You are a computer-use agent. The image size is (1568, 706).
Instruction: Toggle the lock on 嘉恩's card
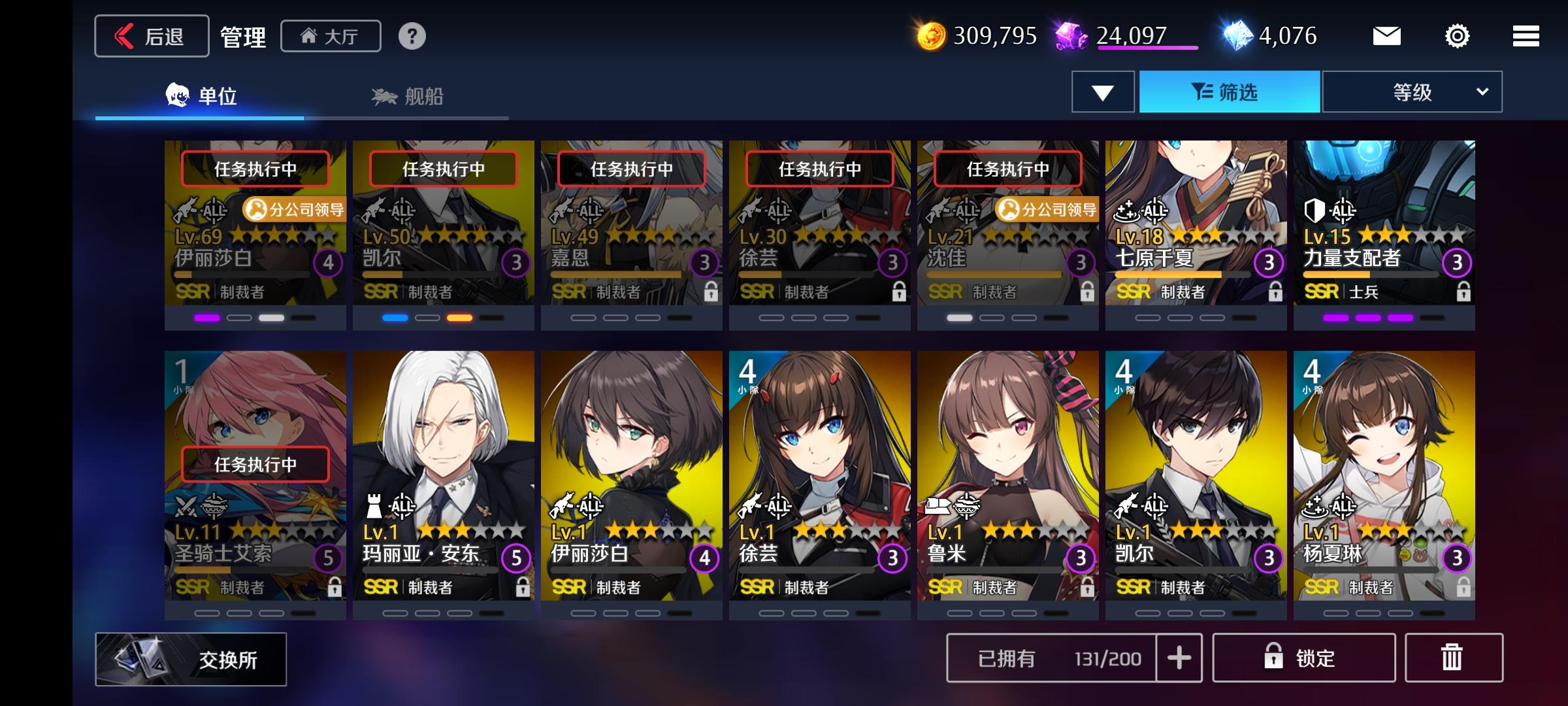click(x=711, y=290)
